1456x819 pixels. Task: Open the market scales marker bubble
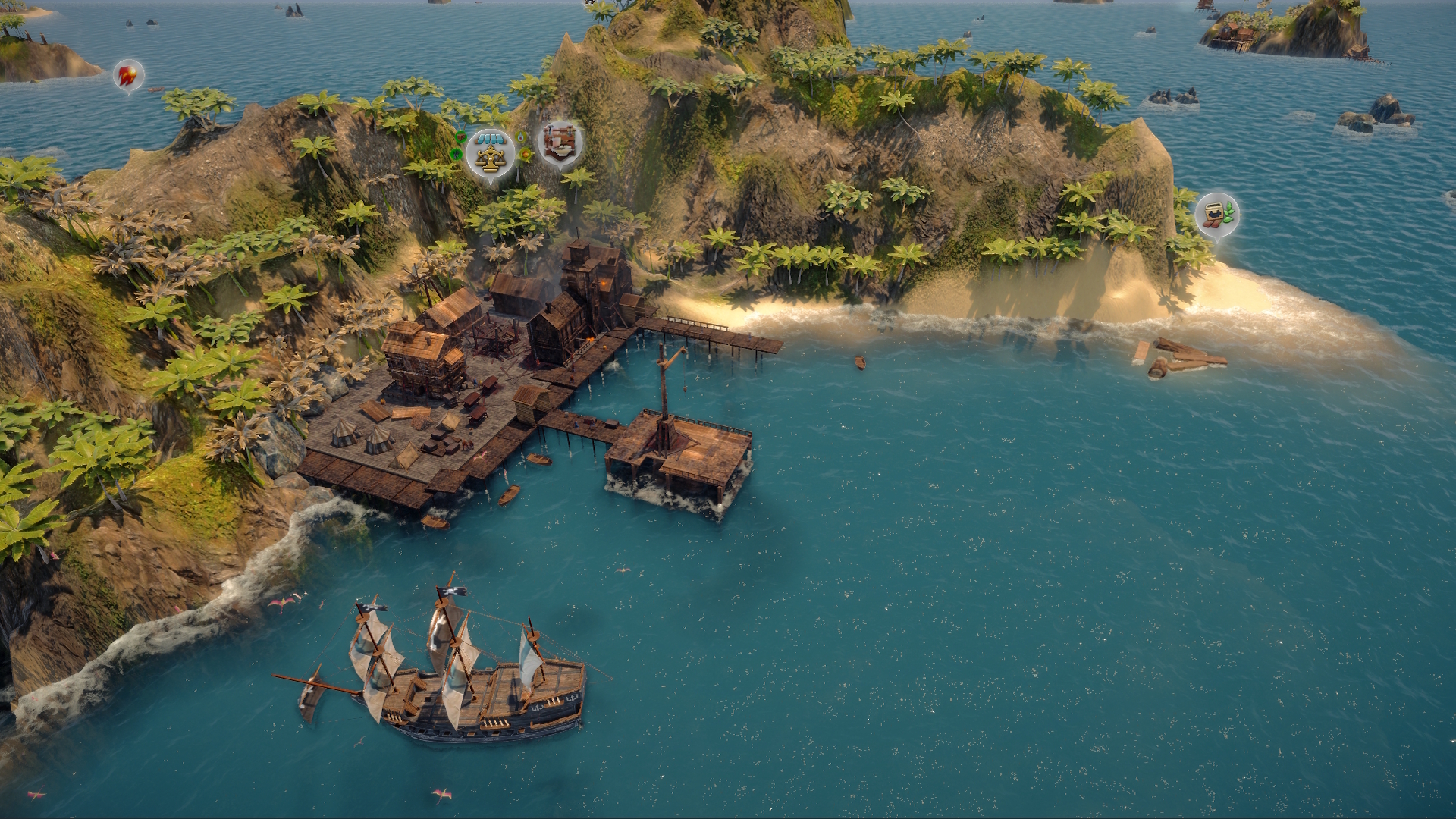coord(491,153)
